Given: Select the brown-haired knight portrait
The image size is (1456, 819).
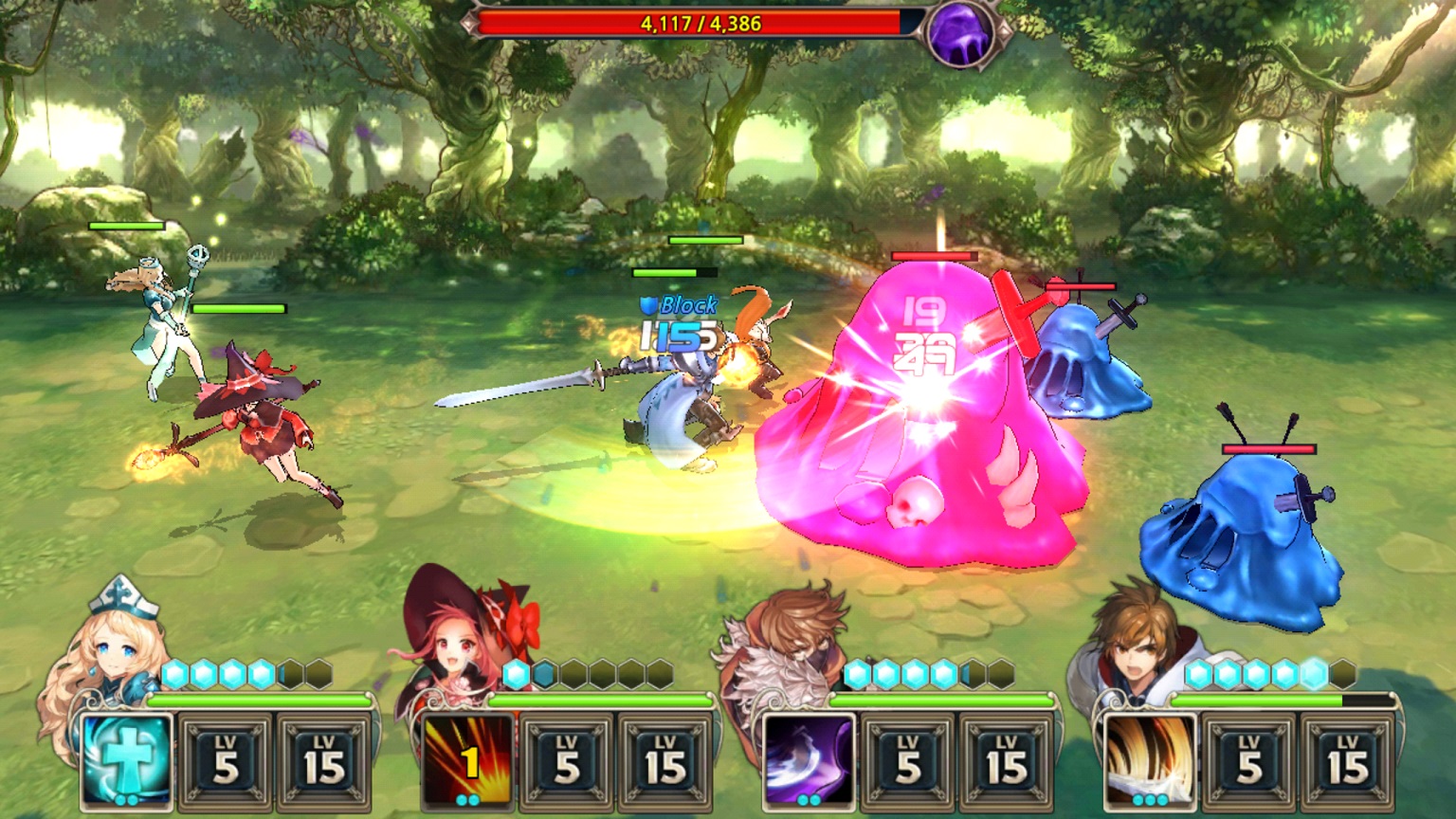Looking at the screenshot, I should point(1133,645).
